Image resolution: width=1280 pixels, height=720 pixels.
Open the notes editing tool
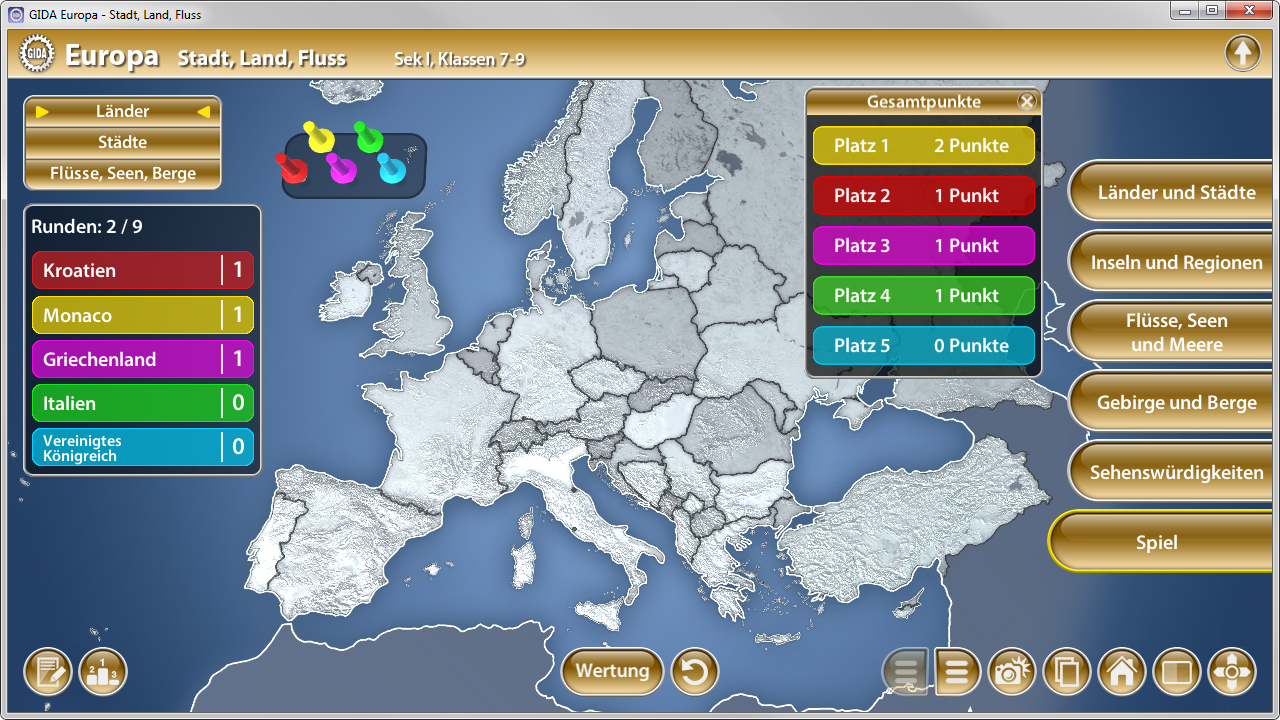point(47,671)
